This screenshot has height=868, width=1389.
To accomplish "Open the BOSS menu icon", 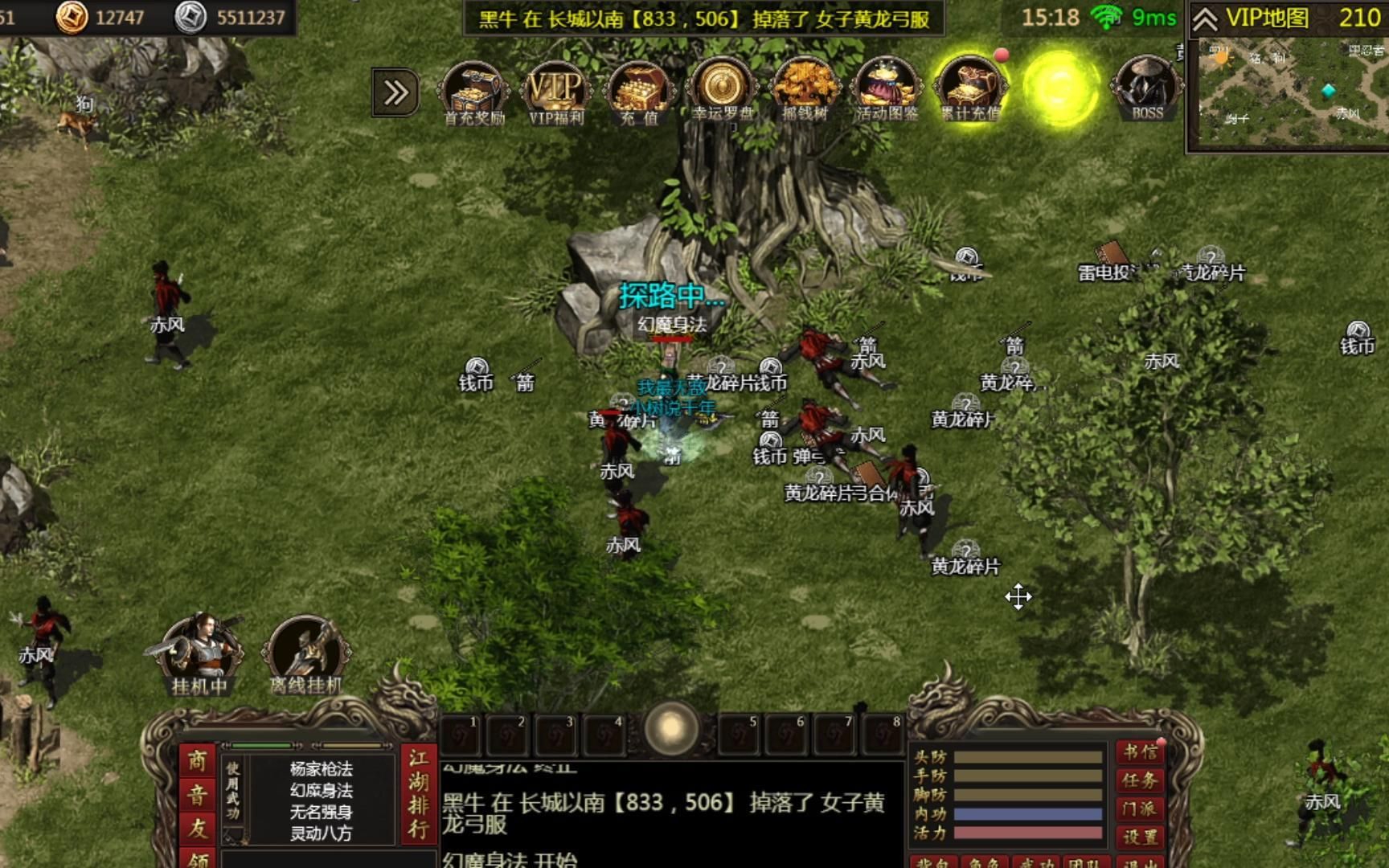I will coord(1147,90).
